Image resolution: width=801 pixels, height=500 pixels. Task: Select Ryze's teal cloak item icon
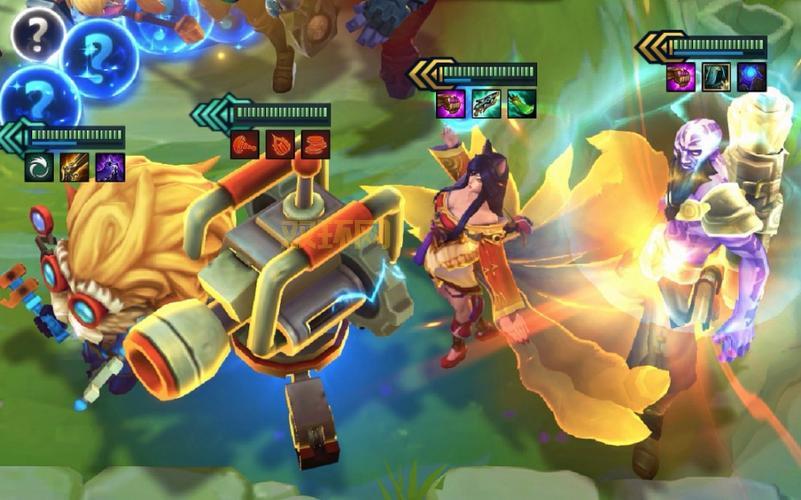(716, 77)
